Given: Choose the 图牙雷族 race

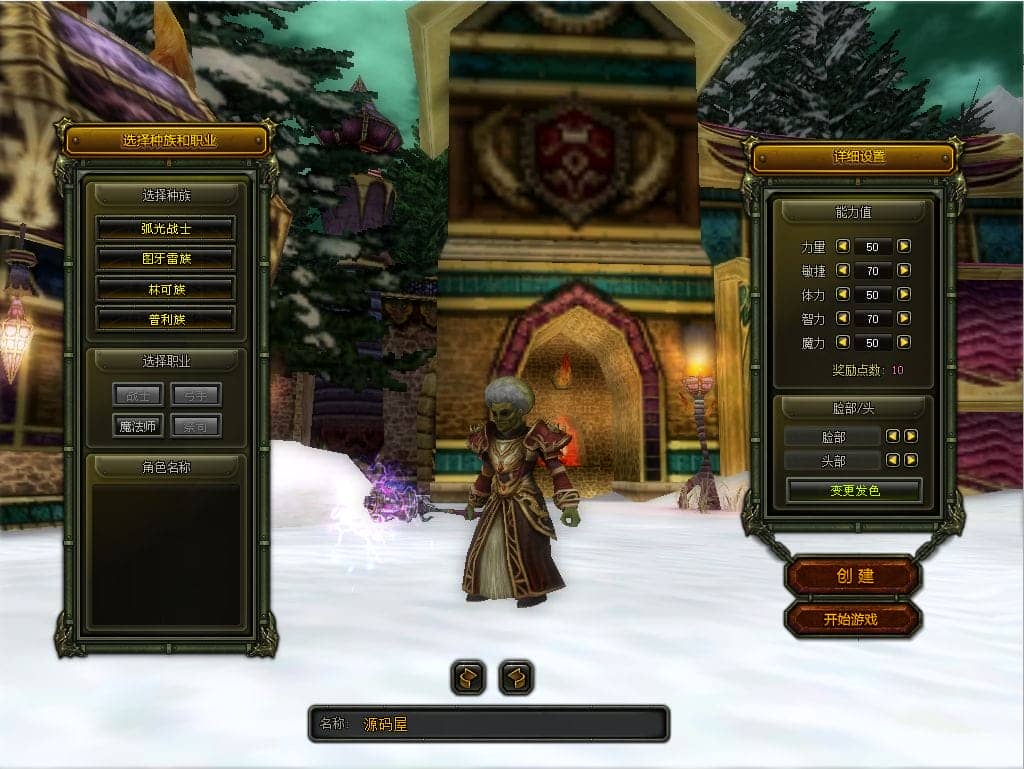Looking at the screenshot, I should [x=165, y=259].
